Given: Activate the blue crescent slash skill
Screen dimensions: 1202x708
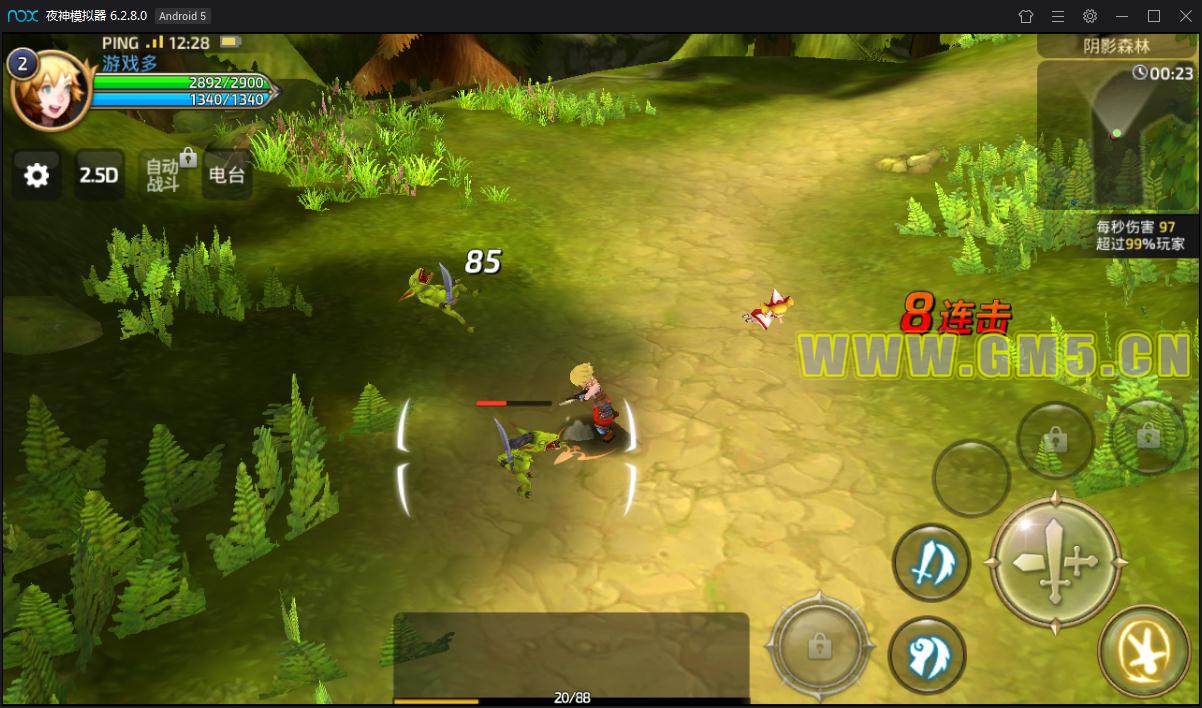Looking at the screenshot, I should coord(930,563).
